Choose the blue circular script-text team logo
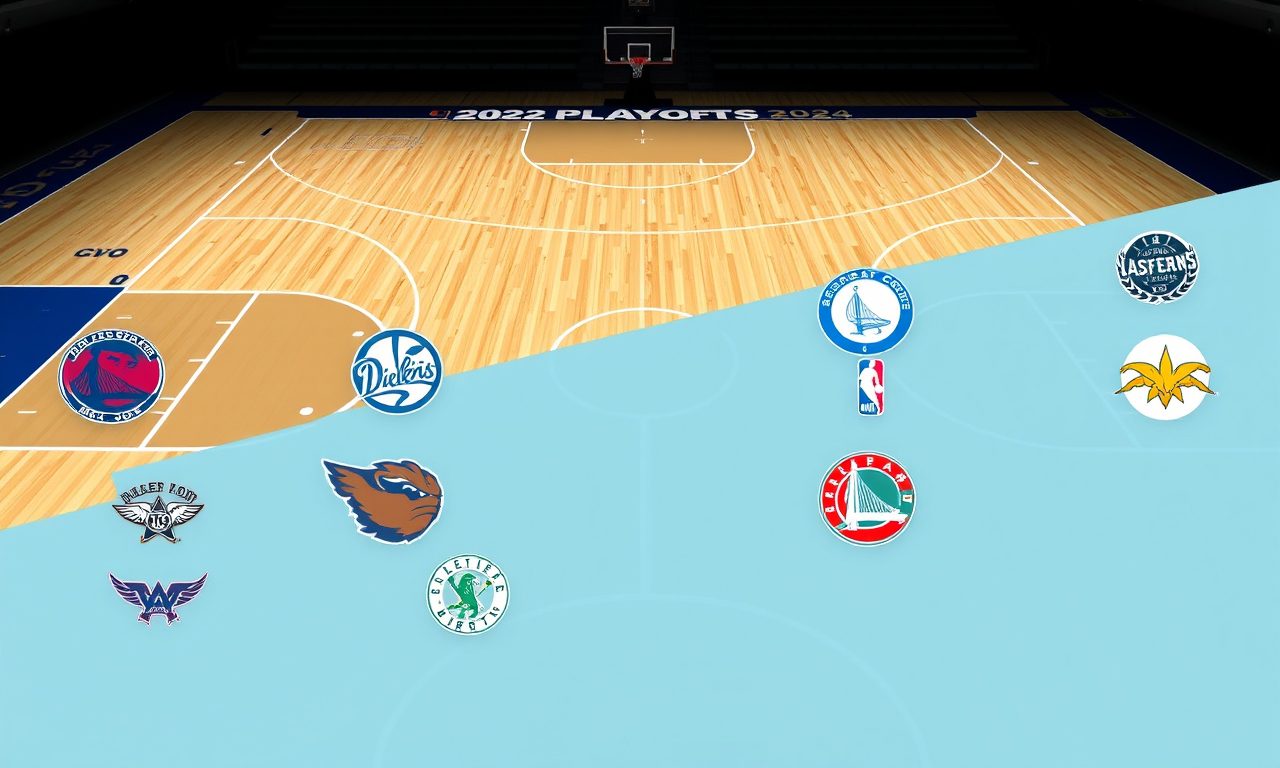 click(x=396, y=372)
